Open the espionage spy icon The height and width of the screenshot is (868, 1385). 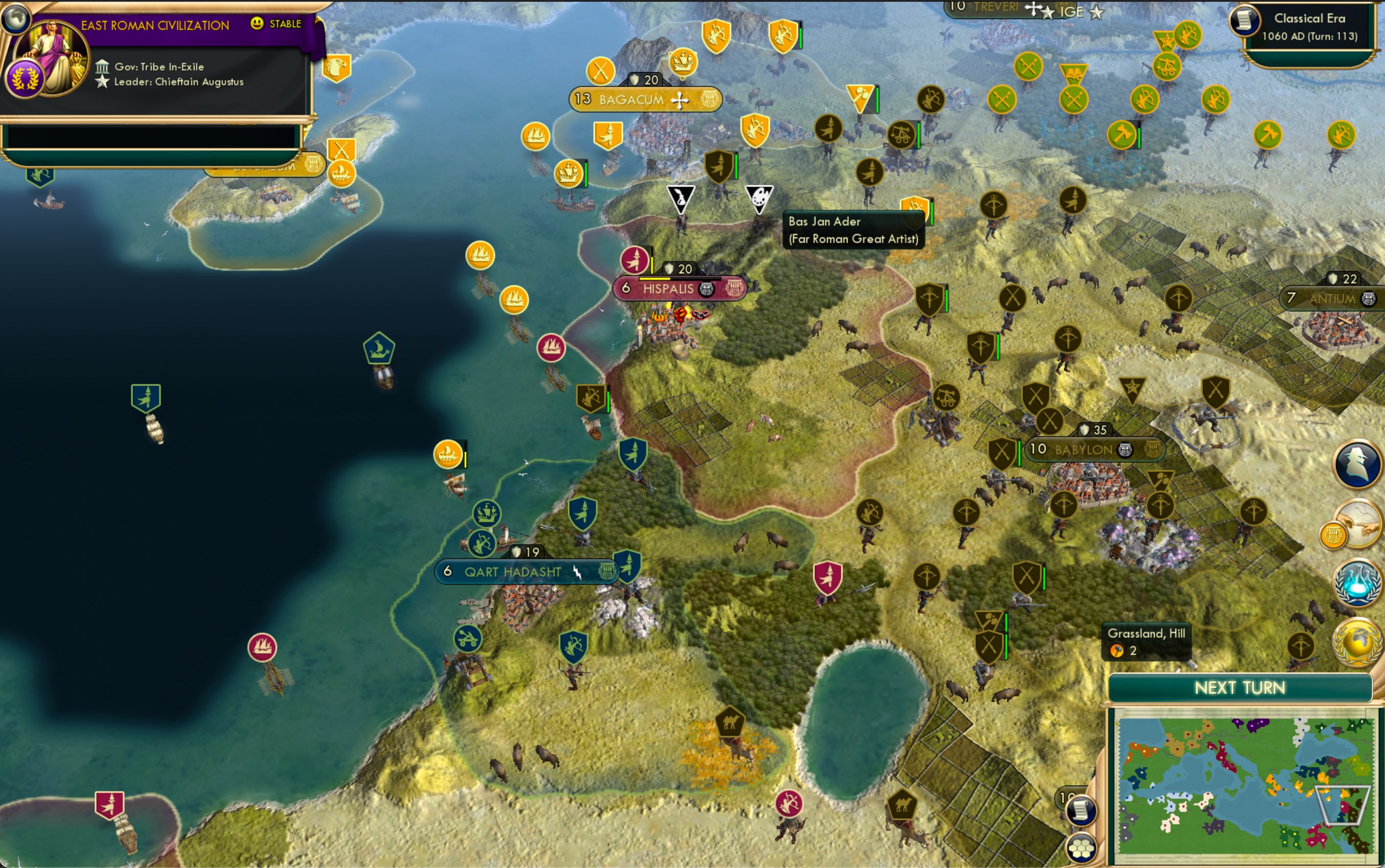[x=1357, y=464]
